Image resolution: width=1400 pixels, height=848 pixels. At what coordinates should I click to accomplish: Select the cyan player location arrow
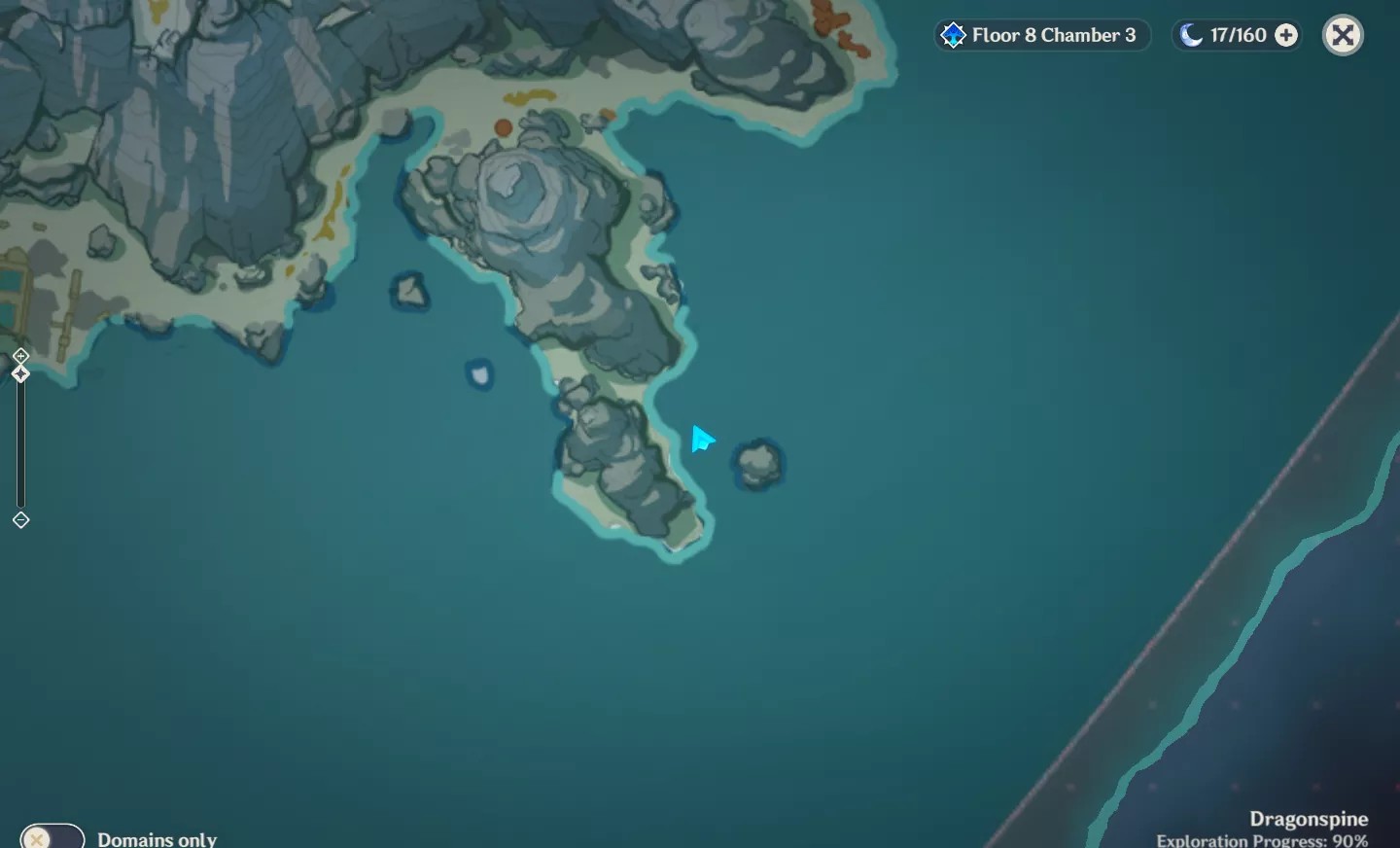coord(702,440)
